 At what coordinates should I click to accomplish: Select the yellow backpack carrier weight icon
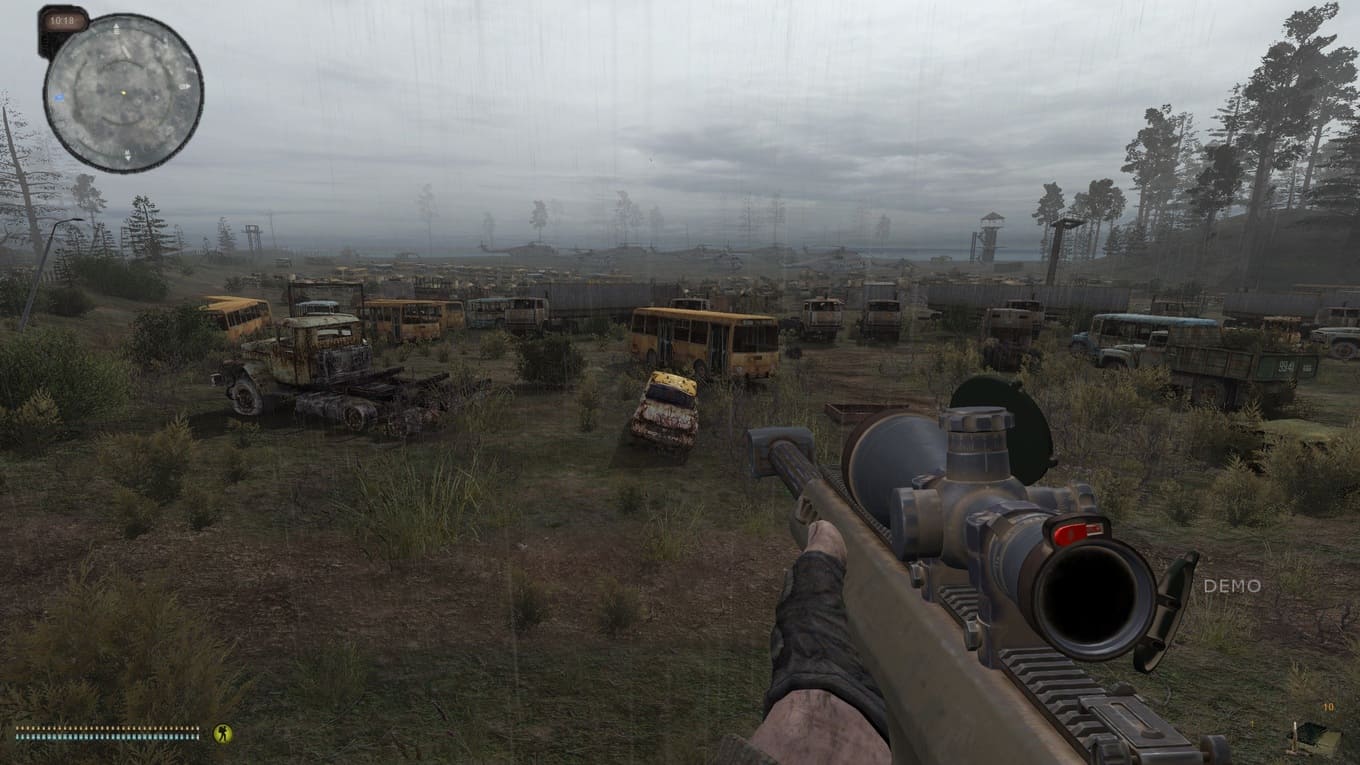pyautogui.click(x=223, y=733)
